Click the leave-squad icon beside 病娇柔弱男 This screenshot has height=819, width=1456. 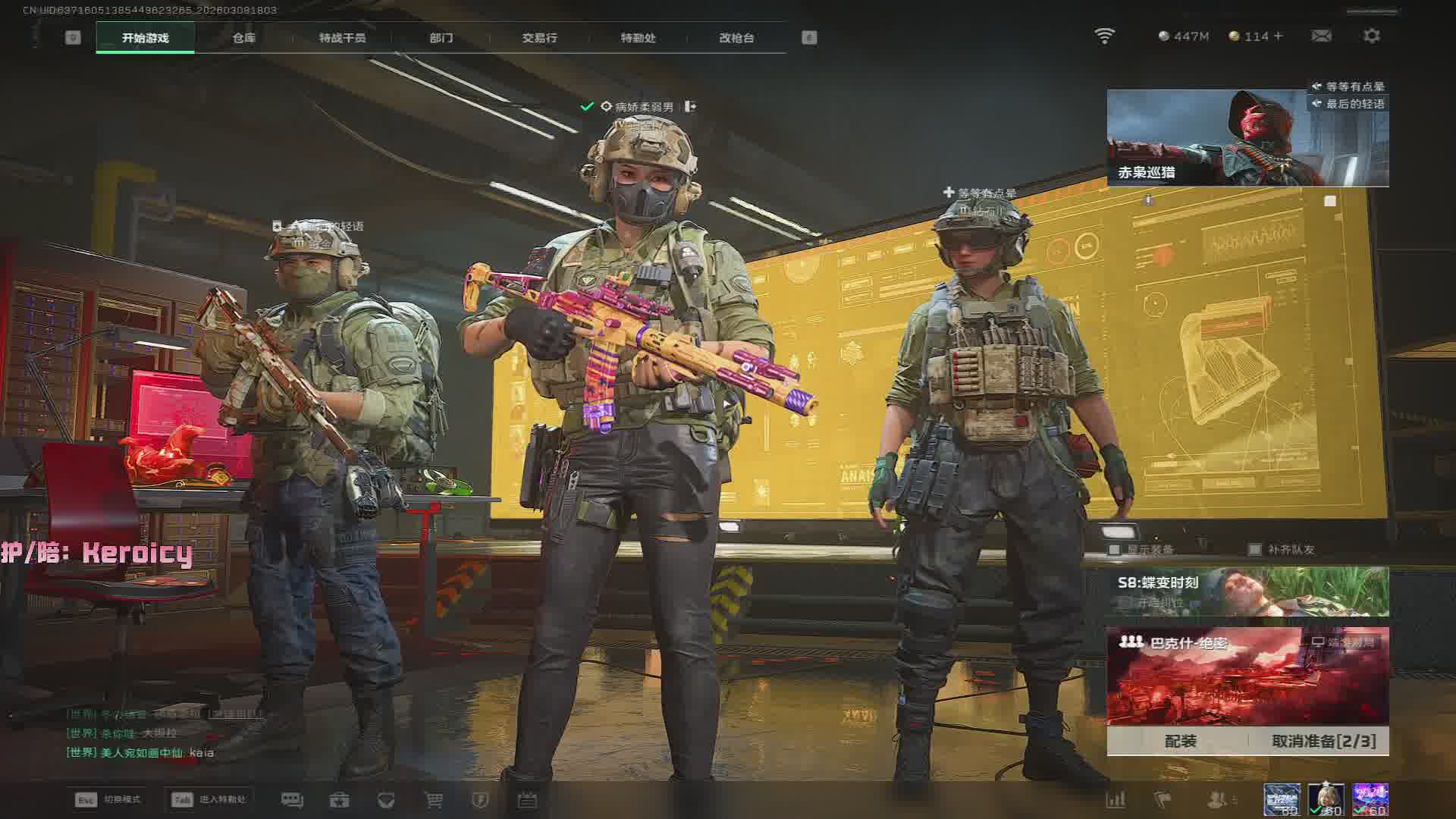click(690, 107)
